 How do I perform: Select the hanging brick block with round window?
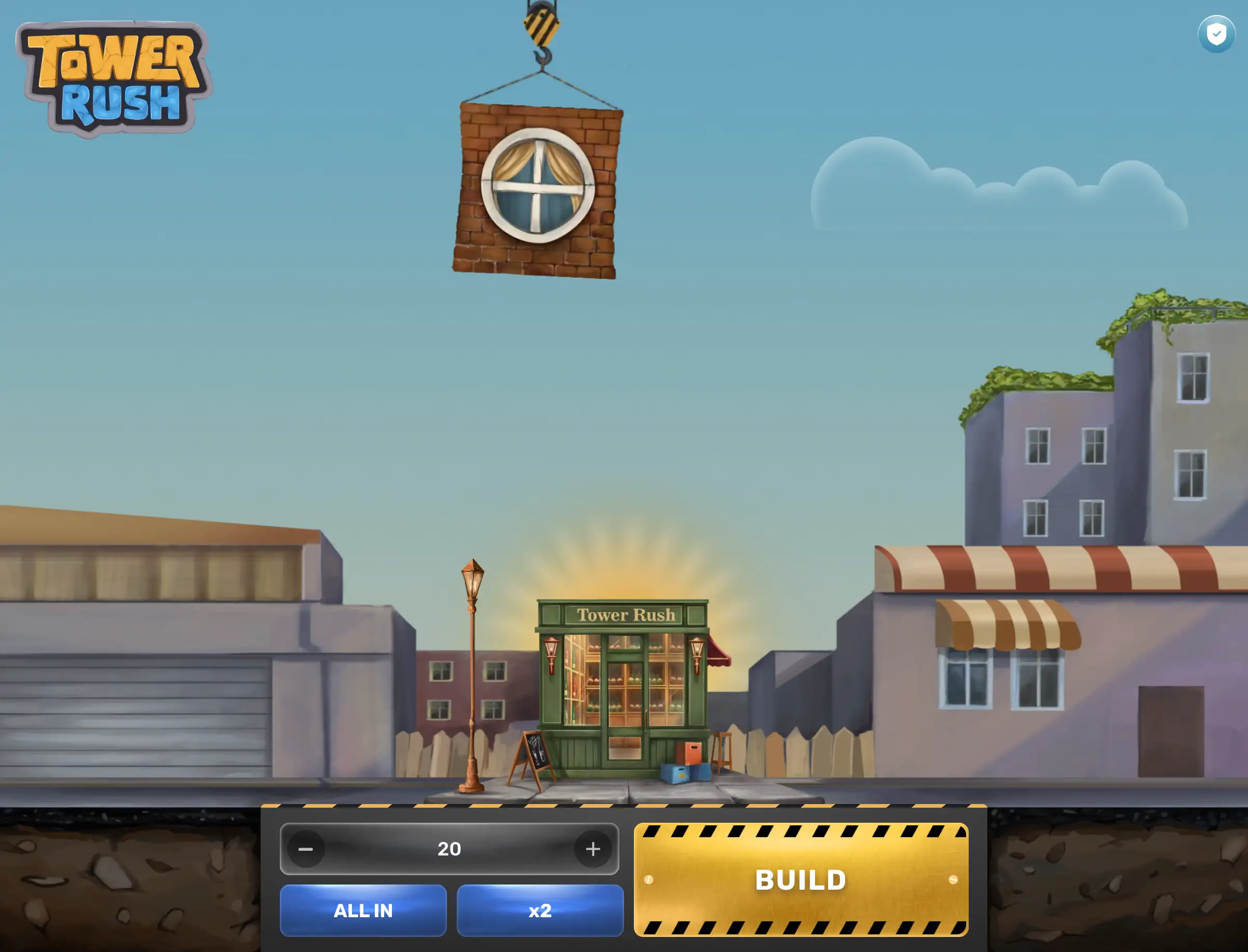537,190
